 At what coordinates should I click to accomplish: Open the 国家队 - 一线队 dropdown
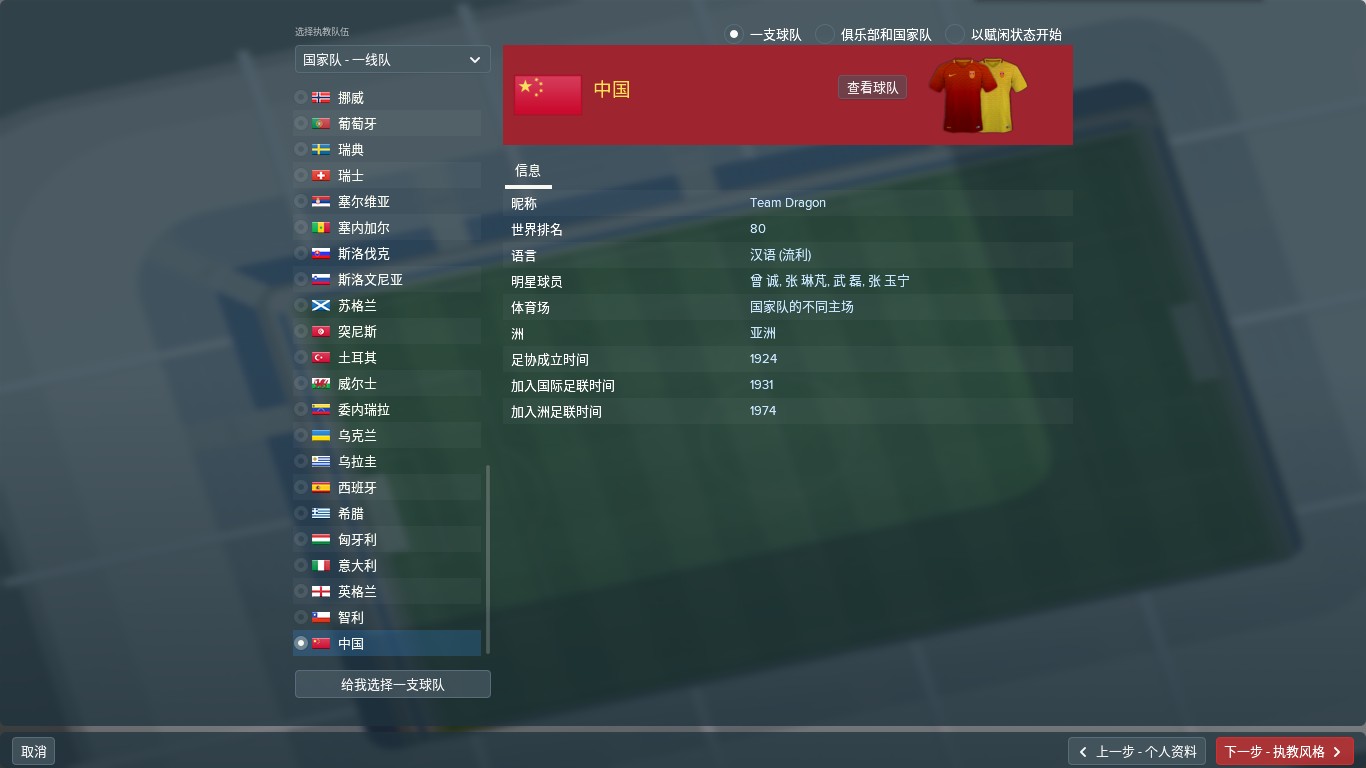(392, 59)
